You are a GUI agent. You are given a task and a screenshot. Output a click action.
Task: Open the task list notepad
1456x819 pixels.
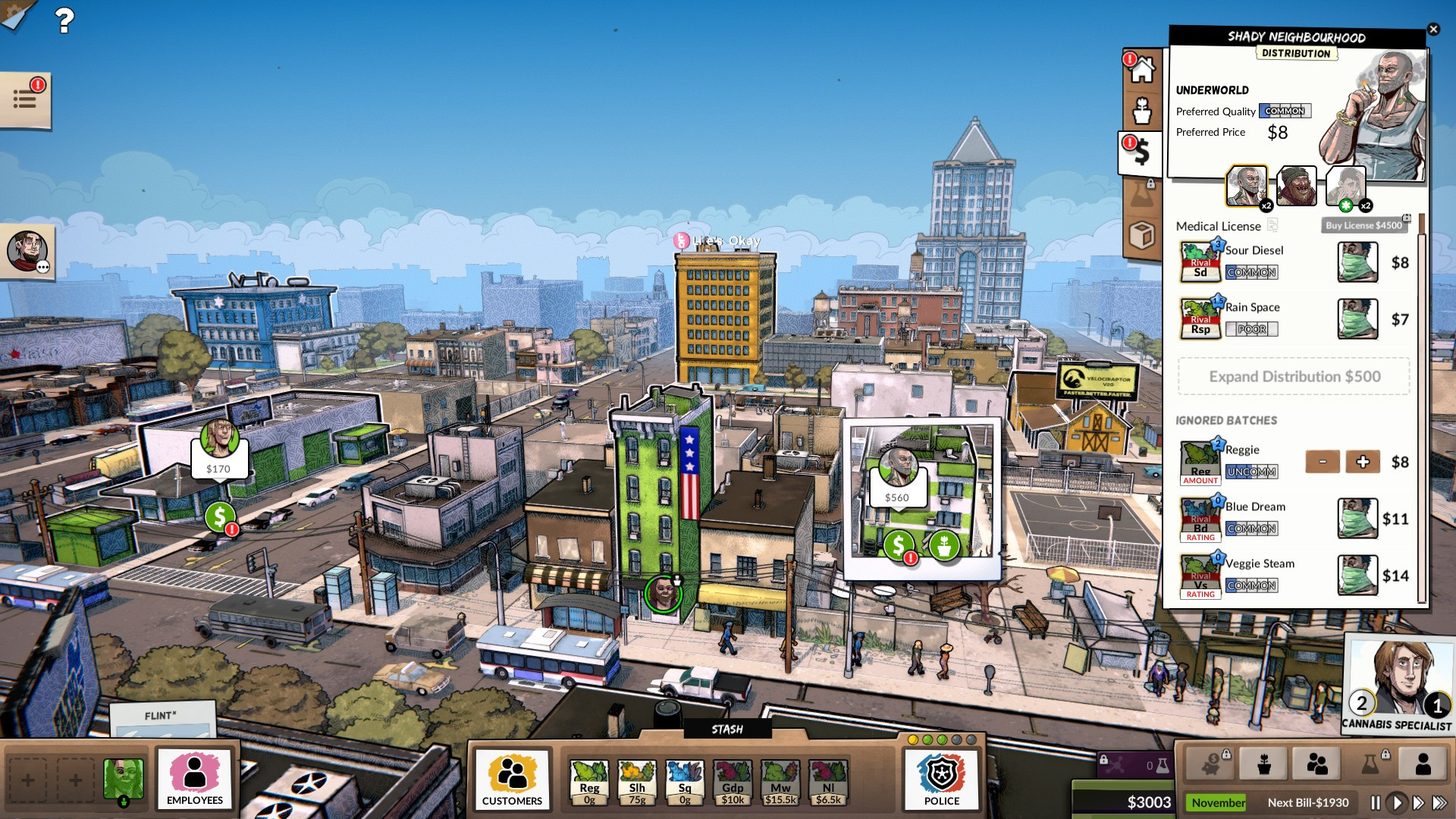(25, 99)
